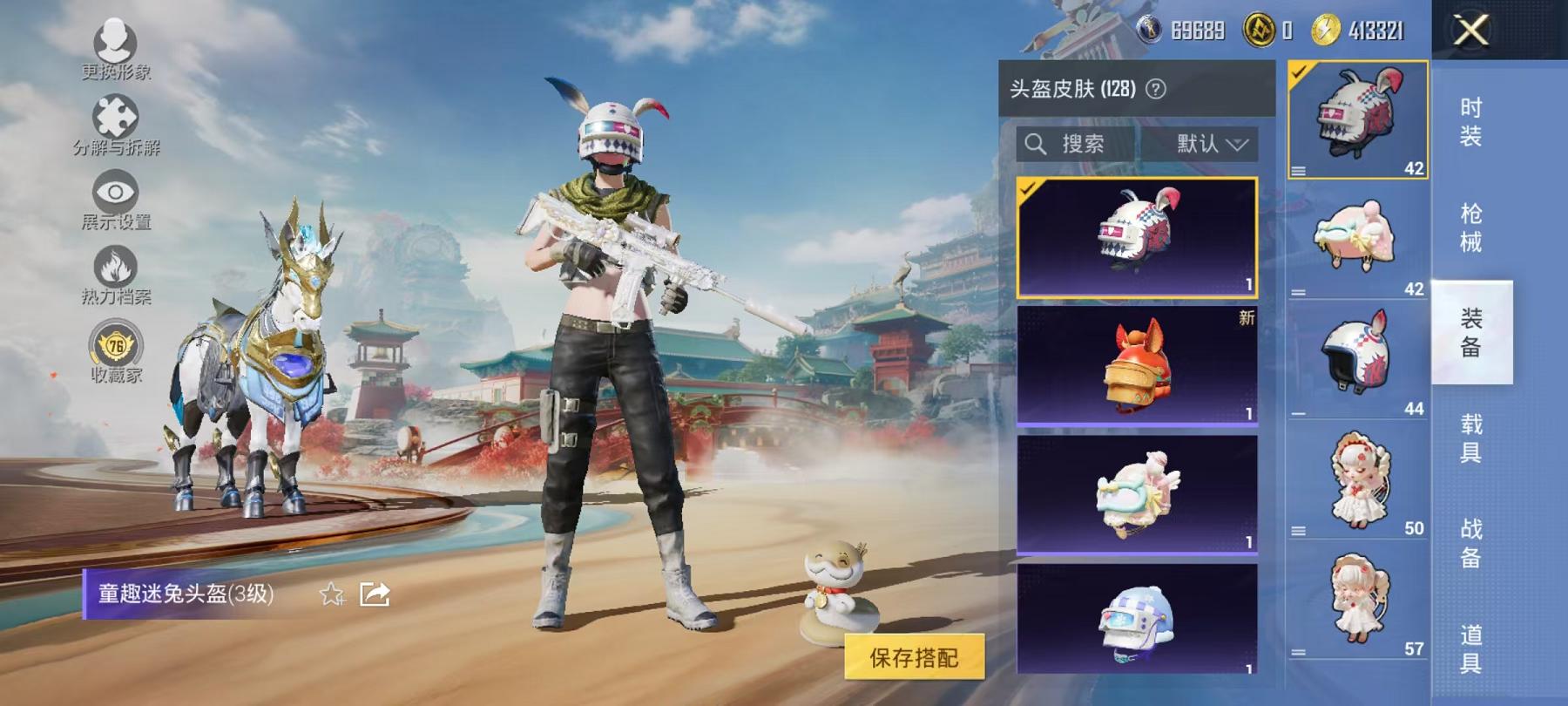The width and height of the screenshot is (1568, 706).
Task: Click the search magnifier icon
Action: coord(1037,145)
